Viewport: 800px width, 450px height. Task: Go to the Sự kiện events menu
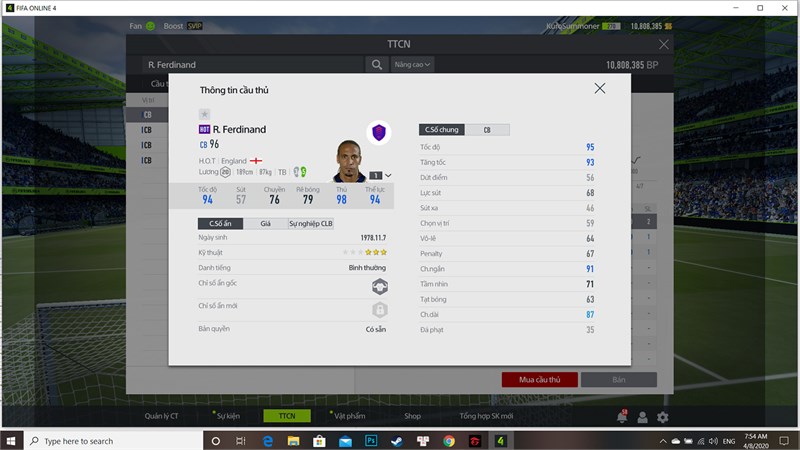(x=229, y=416)
